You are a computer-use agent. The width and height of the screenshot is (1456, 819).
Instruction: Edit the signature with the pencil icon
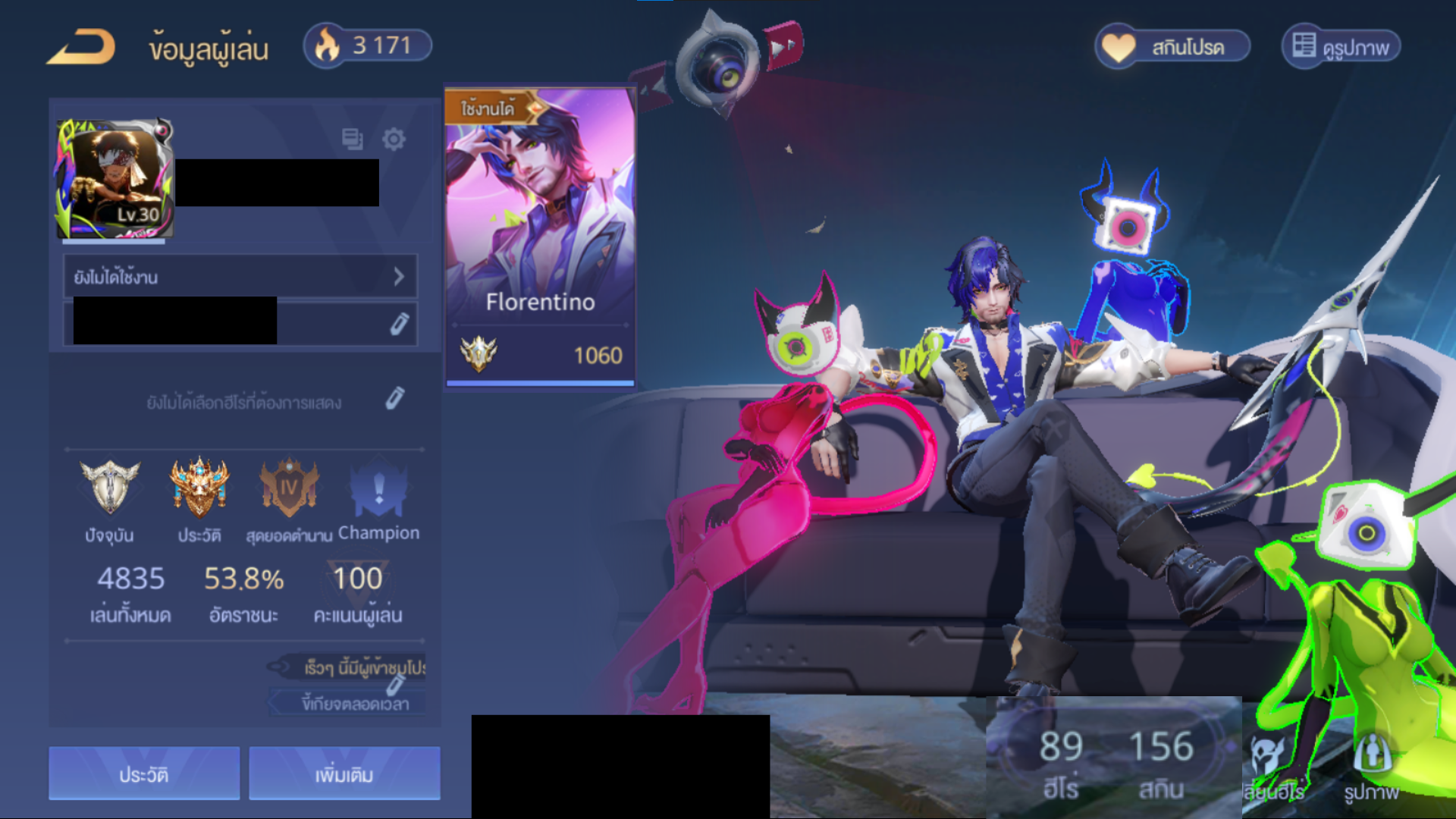point(399,324)
